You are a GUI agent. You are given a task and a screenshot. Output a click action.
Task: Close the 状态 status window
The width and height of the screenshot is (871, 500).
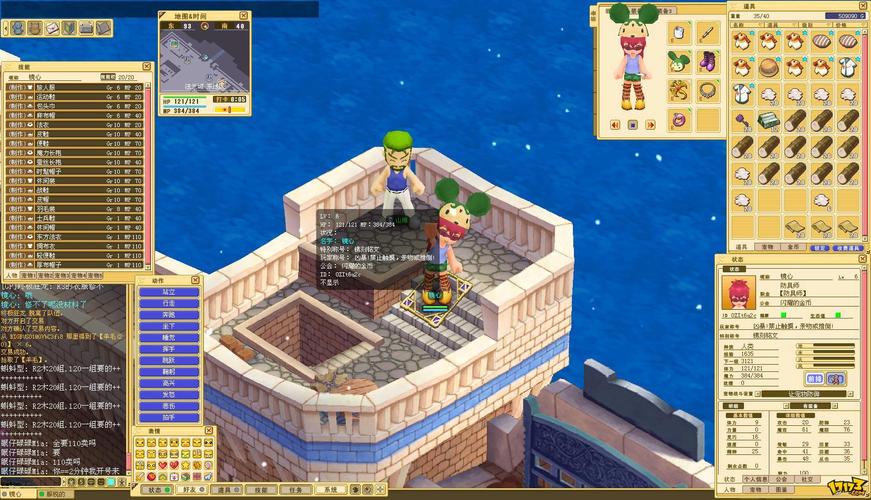point(861,259)
